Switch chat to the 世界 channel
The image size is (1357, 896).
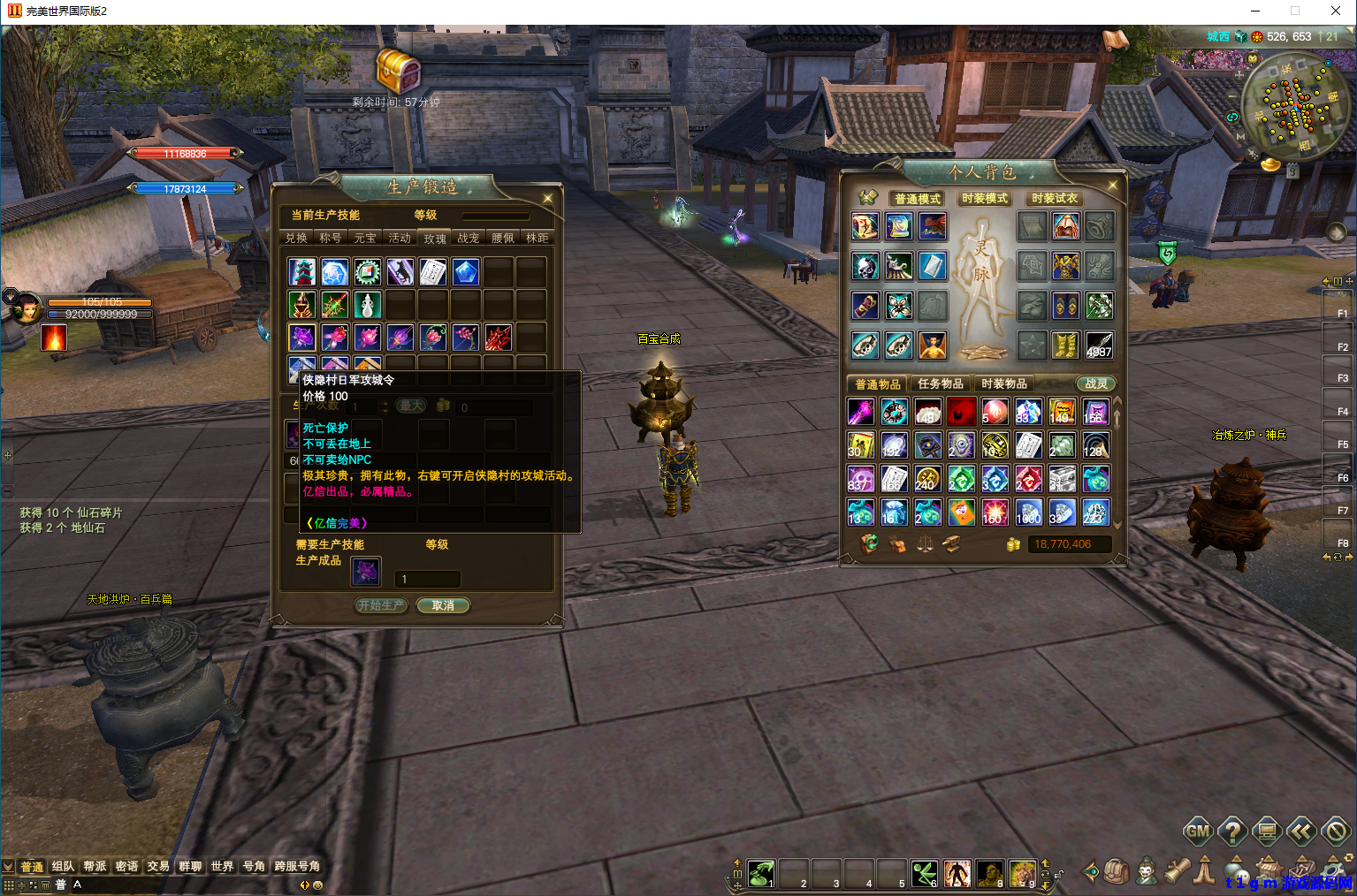pos(222,866)
